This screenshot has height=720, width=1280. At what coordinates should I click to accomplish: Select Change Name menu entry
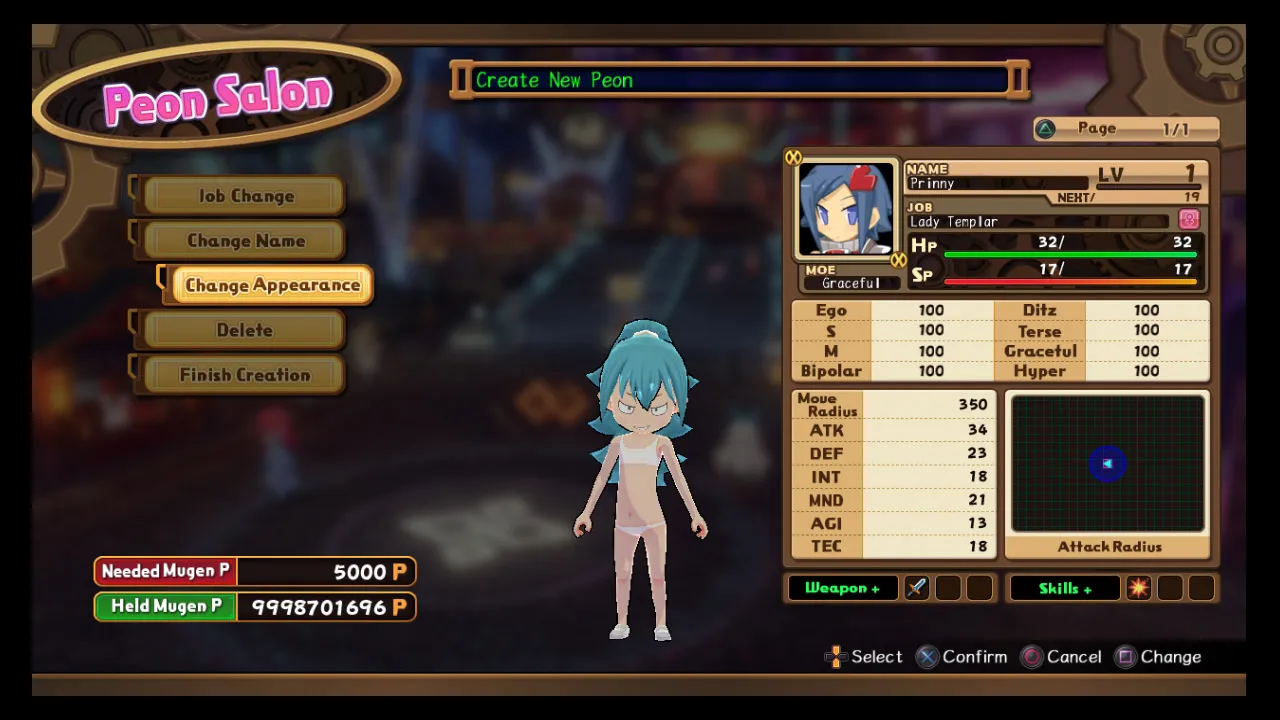(245, 241)
